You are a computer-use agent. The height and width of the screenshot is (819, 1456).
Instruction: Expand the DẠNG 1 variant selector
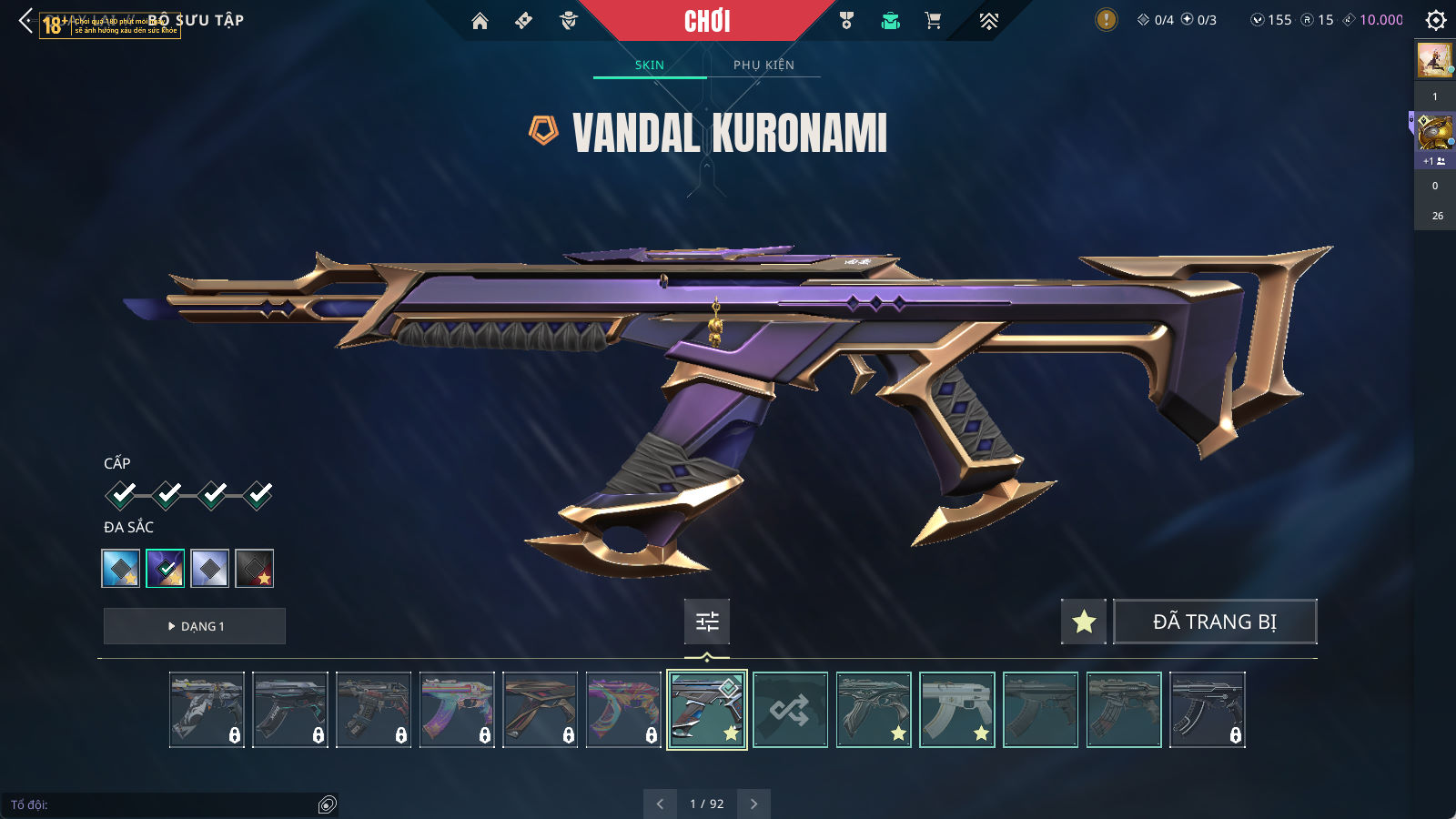click(x=195, y=626)
